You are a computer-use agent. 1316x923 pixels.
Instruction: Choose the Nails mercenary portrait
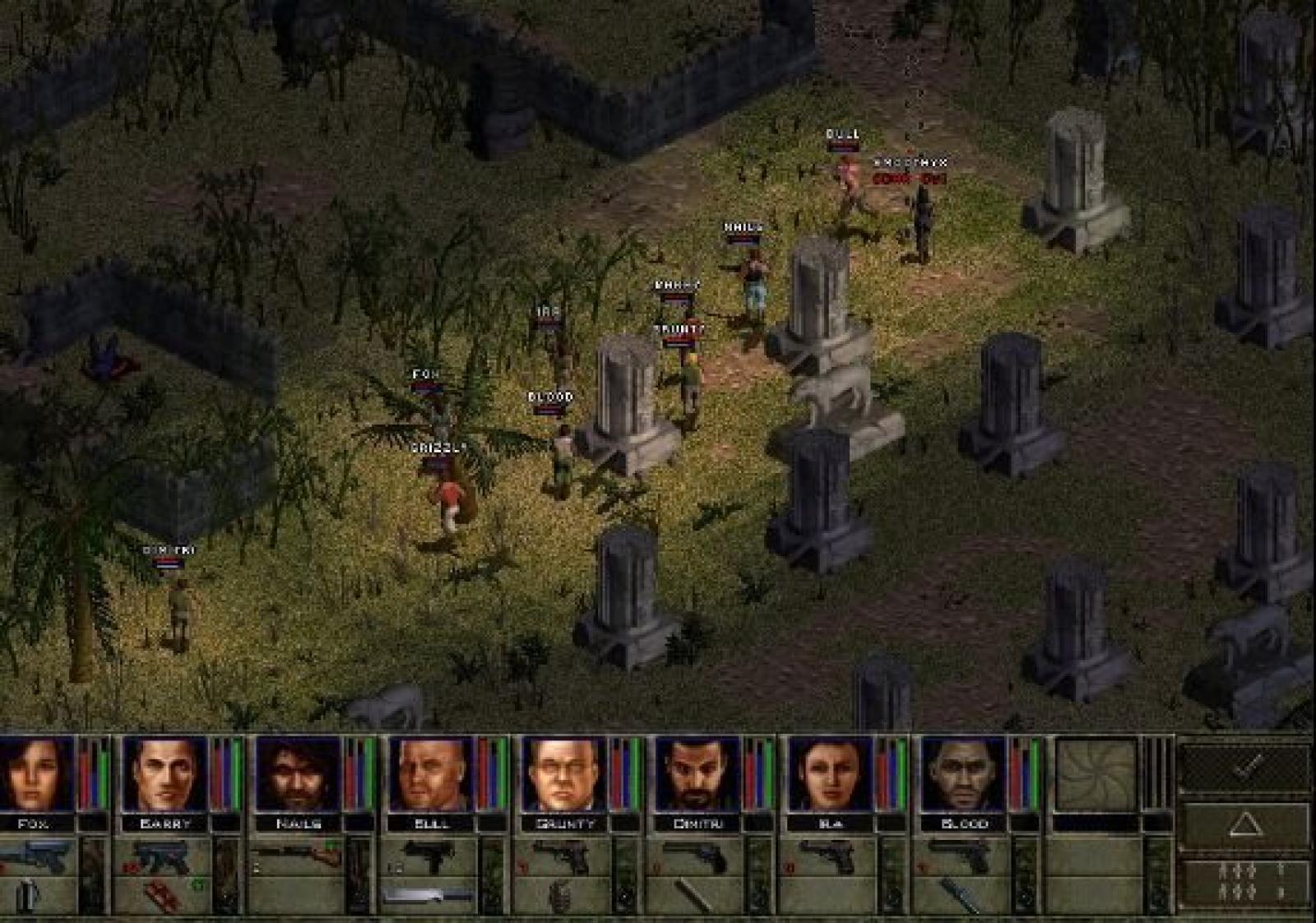pyautogui.click(x=298, y=773)
